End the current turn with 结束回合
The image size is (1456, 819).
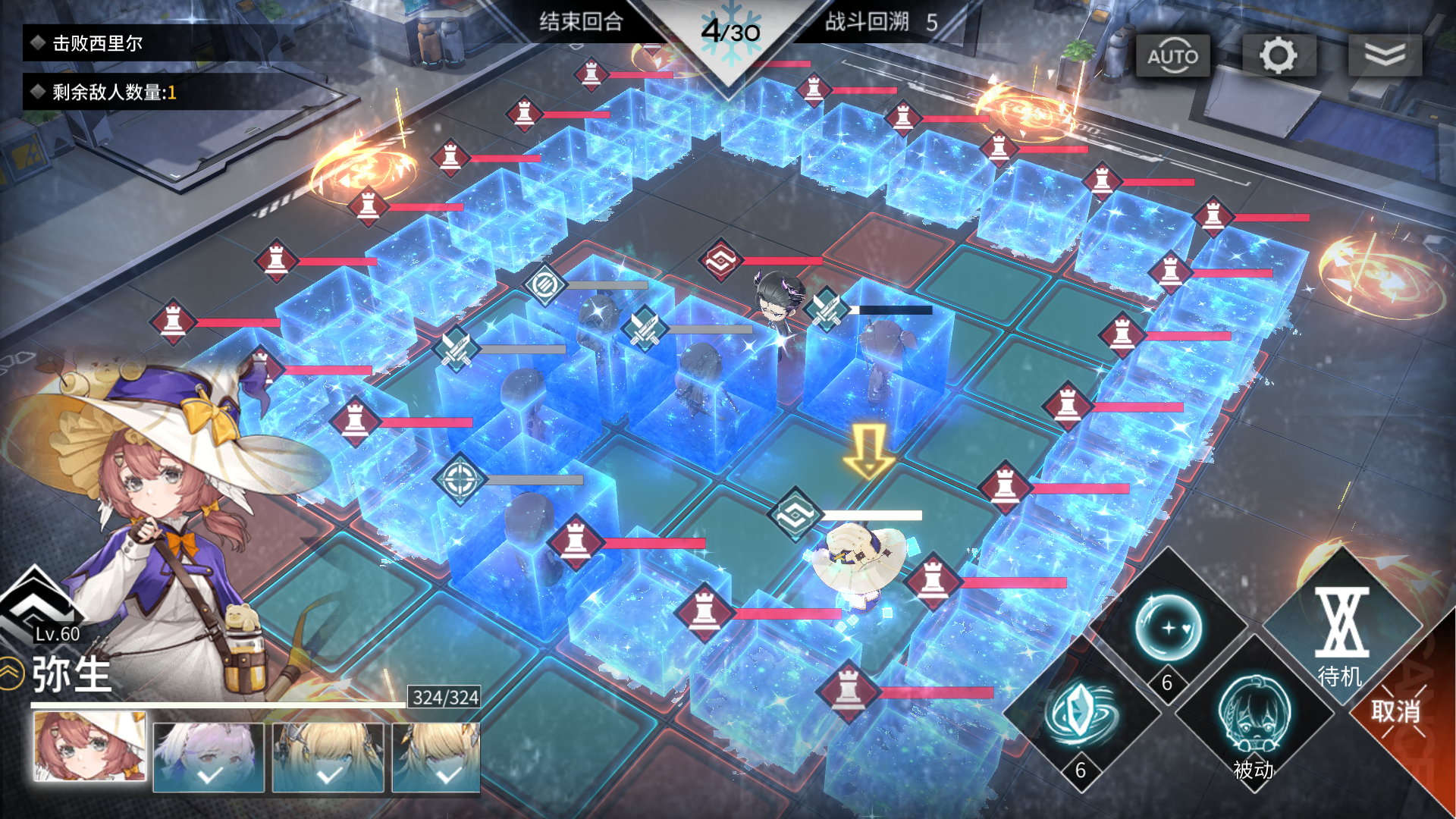coord(581,22)
